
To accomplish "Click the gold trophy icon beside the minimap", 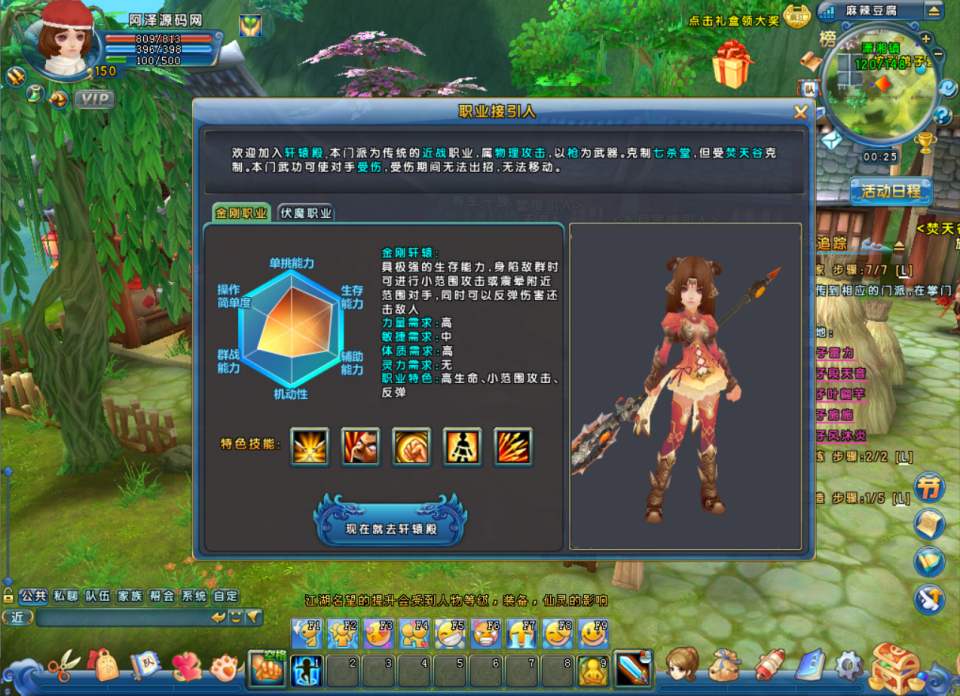I will [926, 142].
